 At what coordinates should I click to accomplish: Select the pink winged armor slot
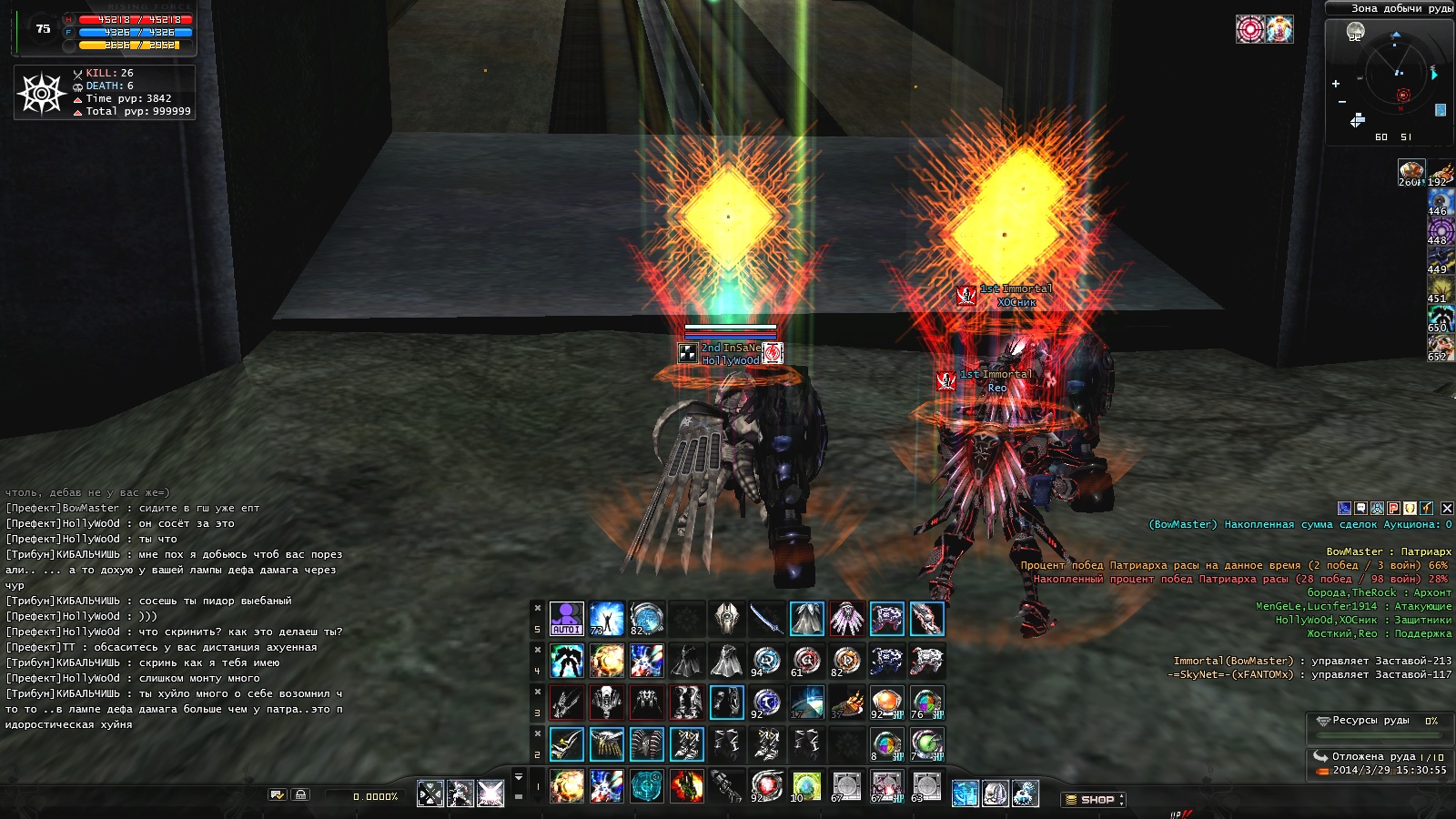point(846,619)
